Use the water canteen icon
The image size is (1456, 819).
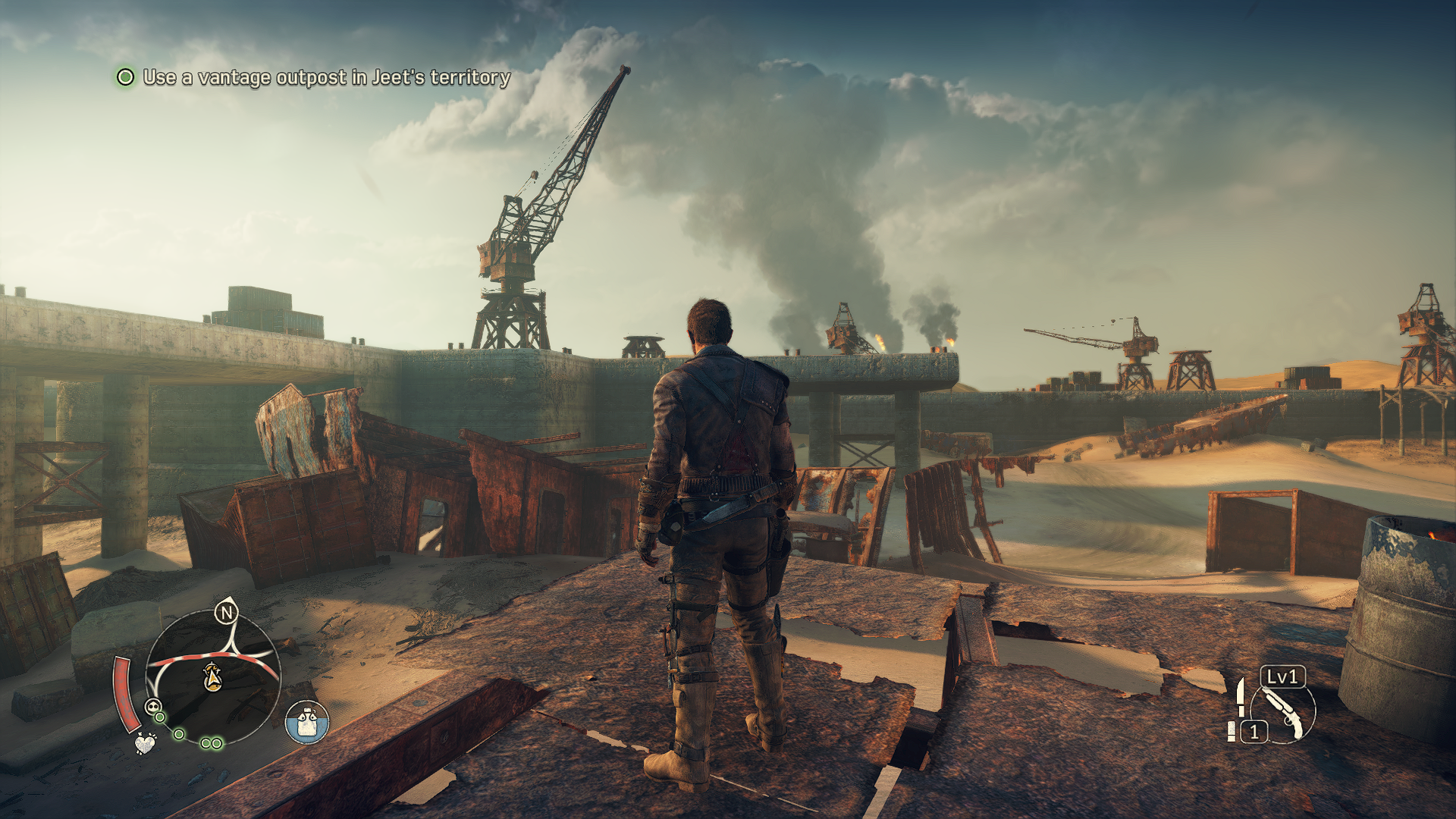(306, 722)
